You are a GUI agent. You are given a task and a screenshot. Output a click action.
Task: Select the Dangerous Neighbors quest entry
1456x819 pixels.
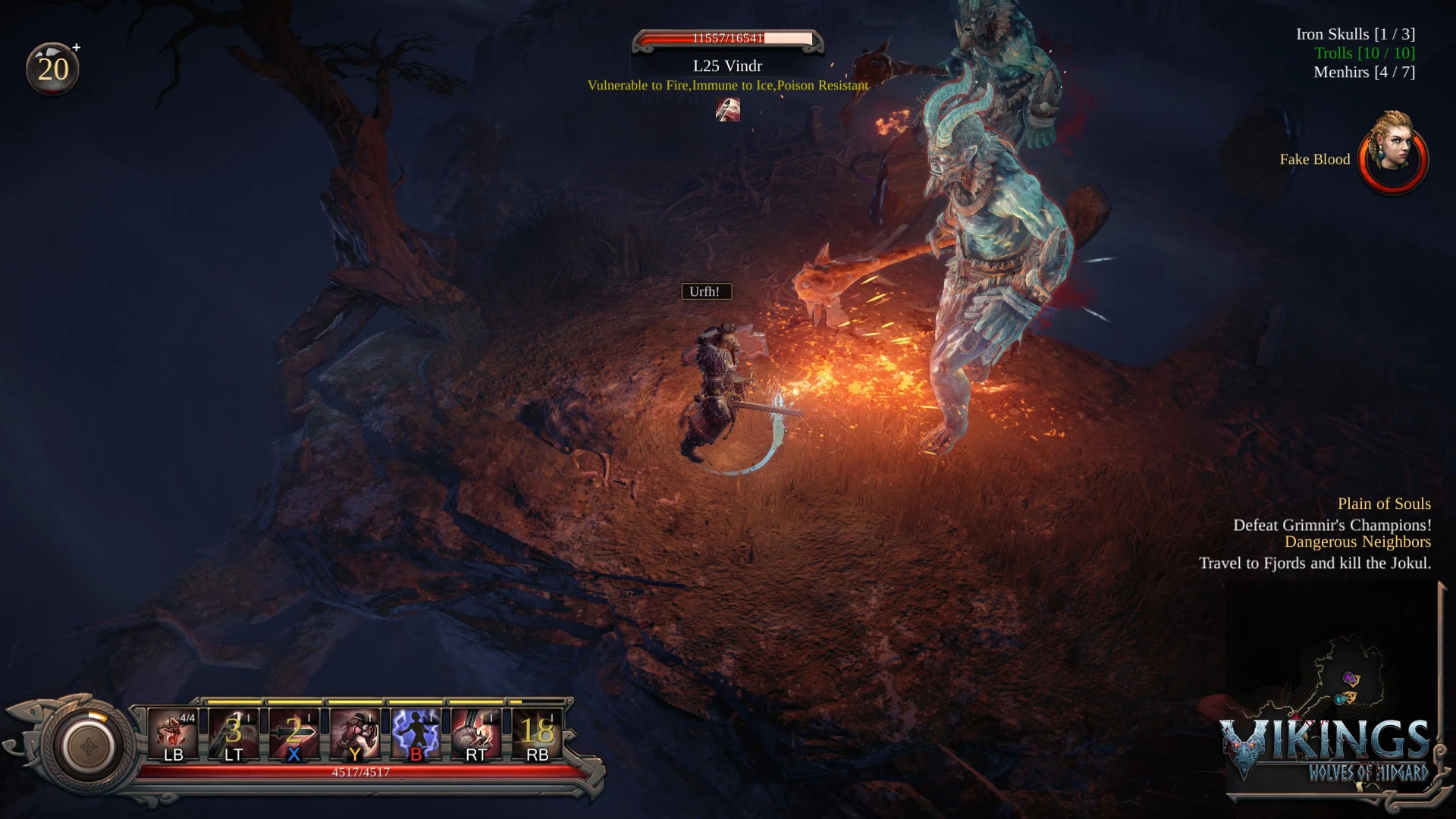pos(1357,541)
